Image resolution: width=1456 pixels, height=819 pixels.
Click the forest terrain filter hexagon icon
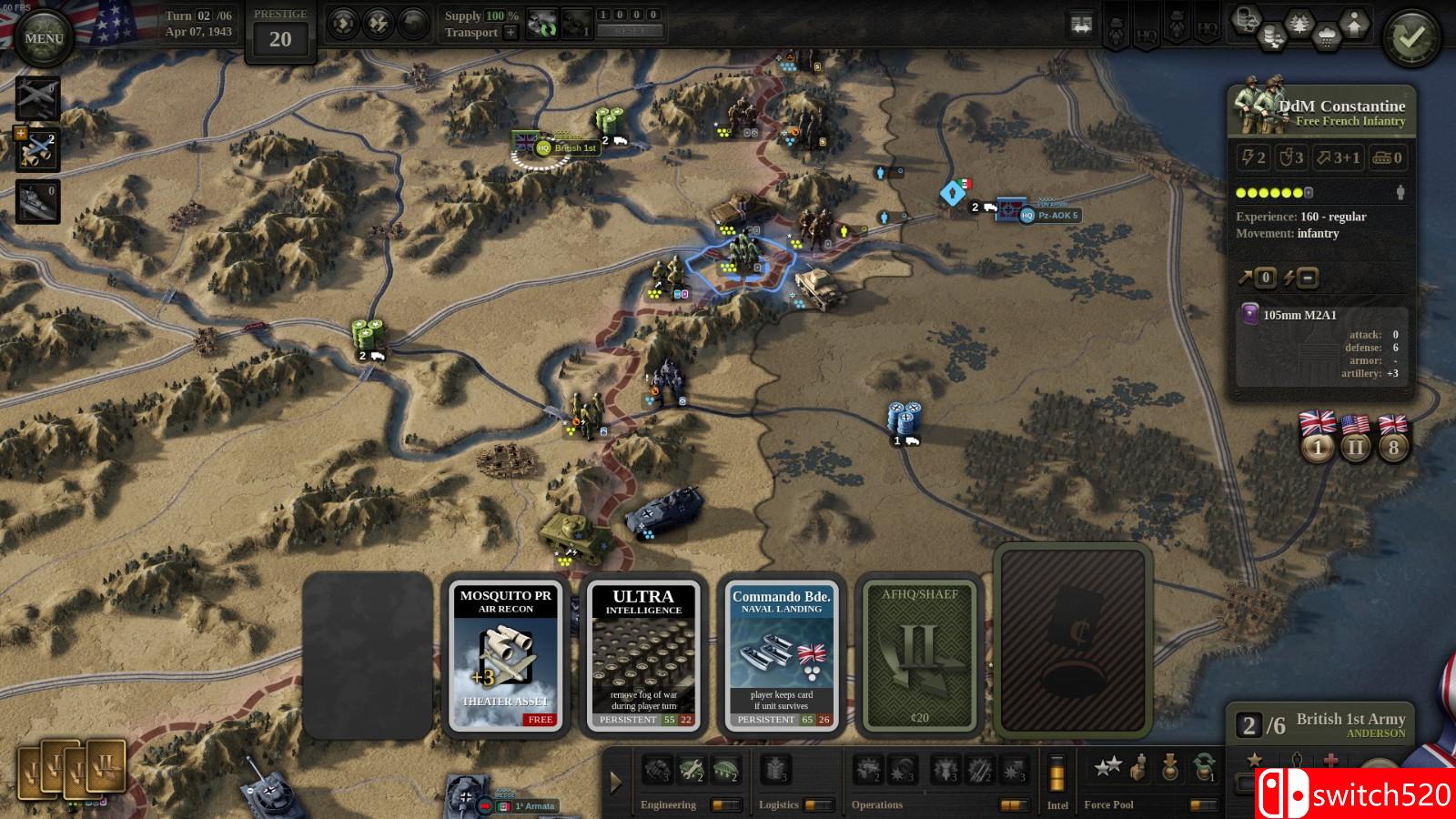1299,21
